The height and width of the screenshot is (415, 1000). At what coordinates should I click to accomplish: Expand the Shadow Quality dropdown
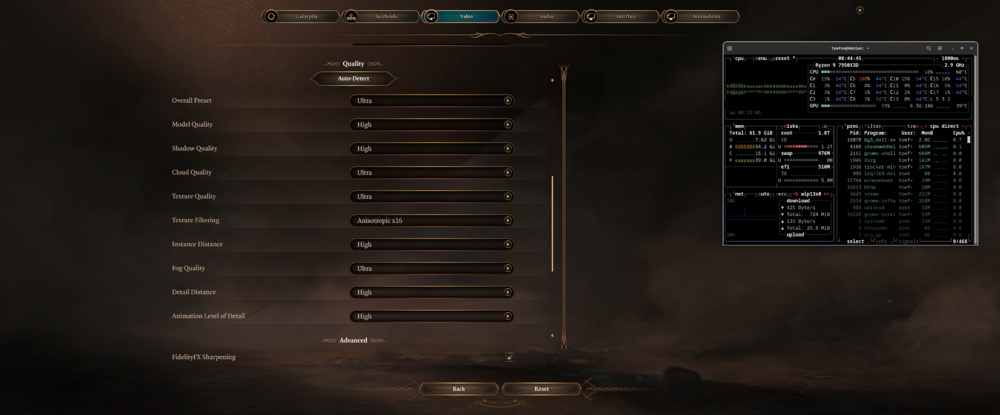[432, 148]
